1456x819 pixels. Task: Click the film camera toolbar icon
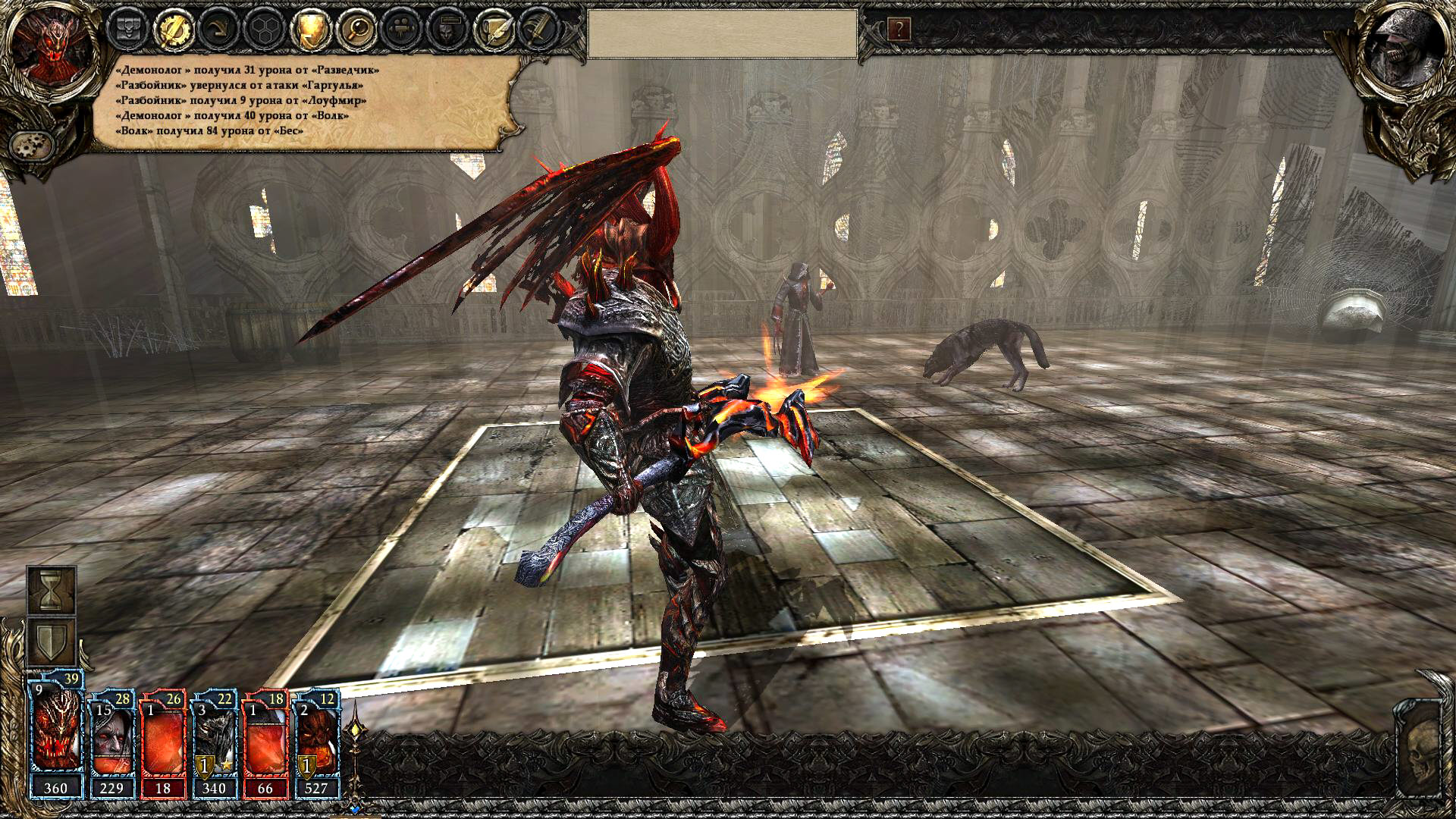coord(400,30)
